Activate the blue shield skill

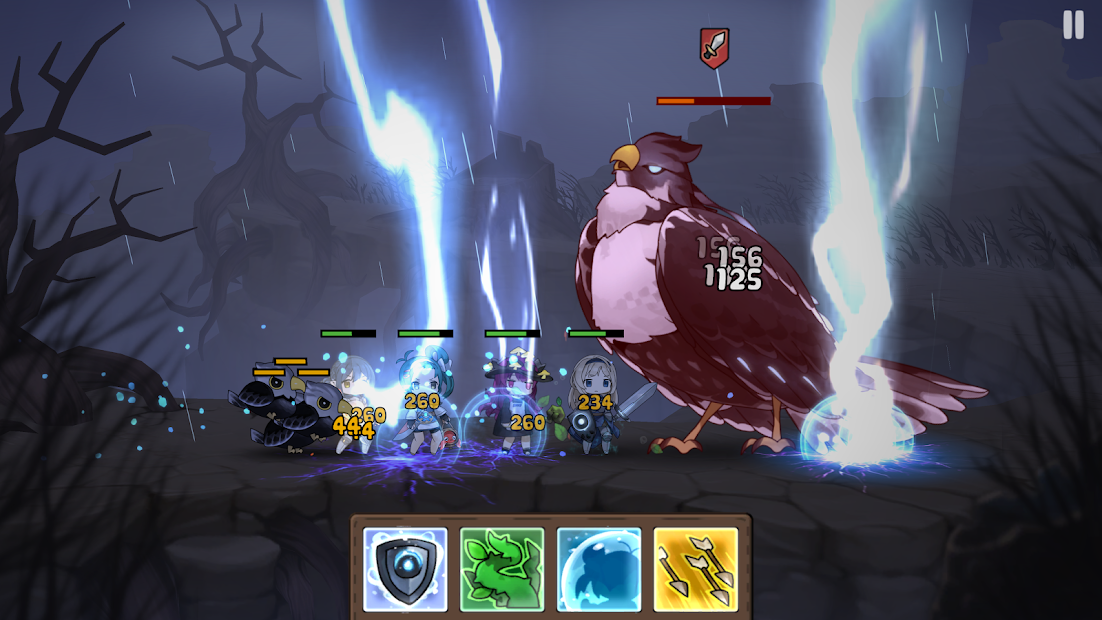pyautogui.click(x=405, y=569)
